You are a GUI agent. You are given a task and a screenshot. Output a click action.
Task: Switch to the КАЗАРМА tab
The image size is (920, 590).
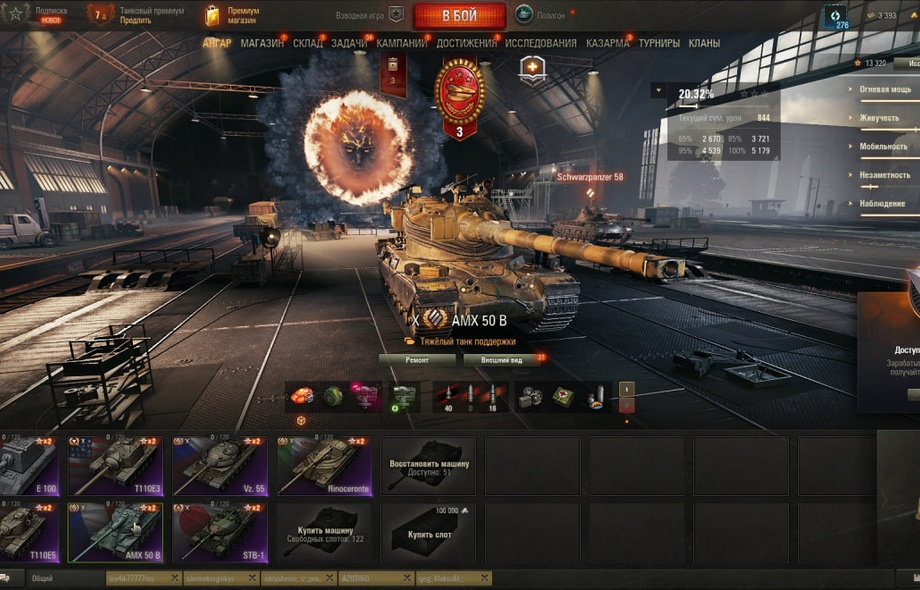pyautogui.click(x=607, y=43)
